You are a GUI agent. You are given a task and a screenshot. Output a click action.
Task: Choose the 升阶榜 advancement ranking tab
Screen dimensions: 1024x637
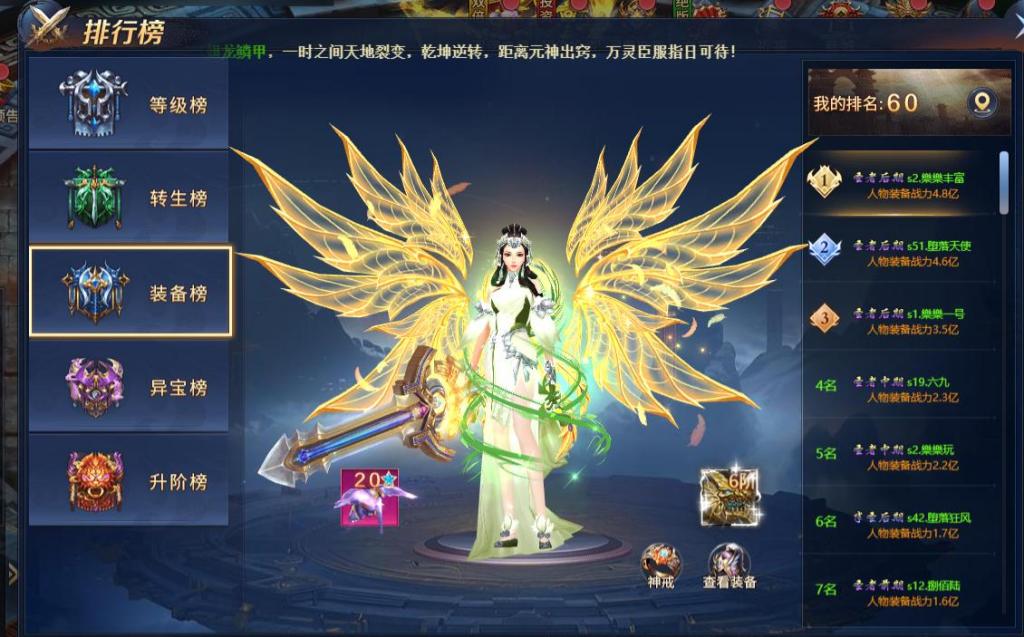click(130, 481)
